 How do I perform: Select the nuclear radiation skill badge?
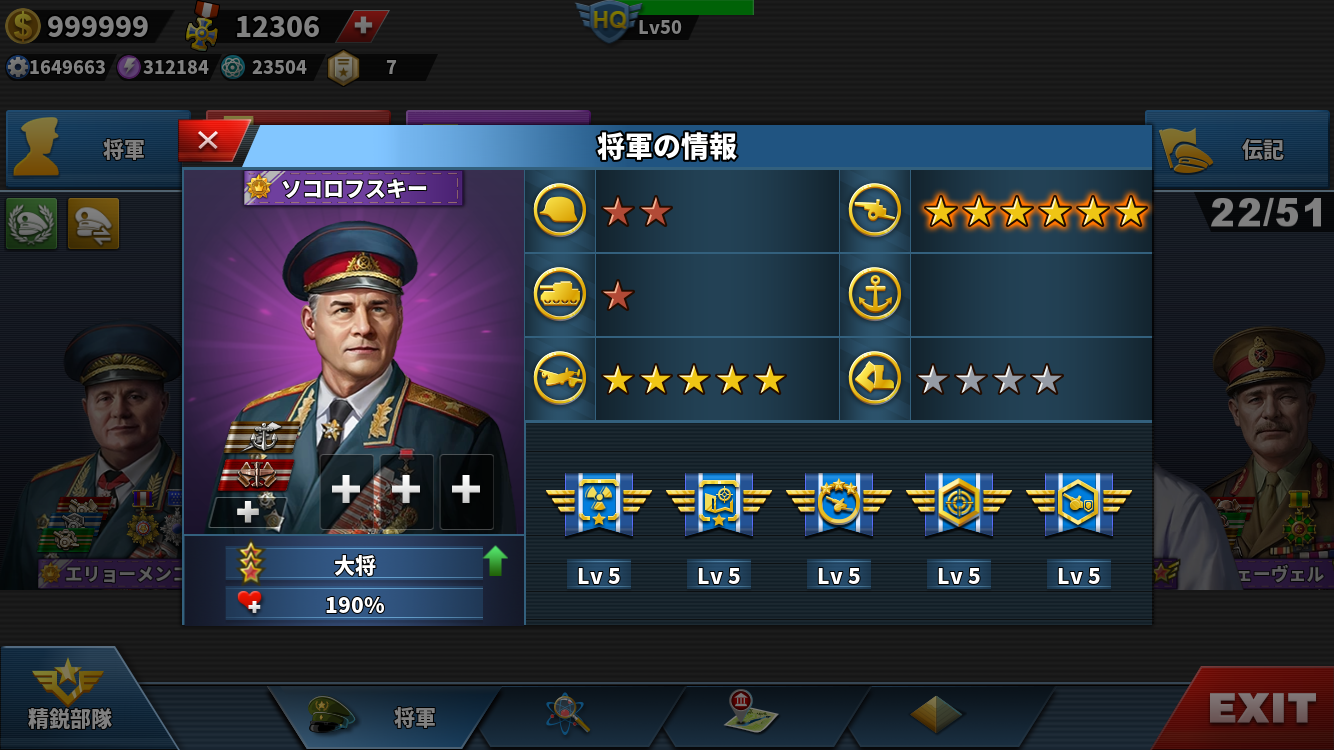599,503
